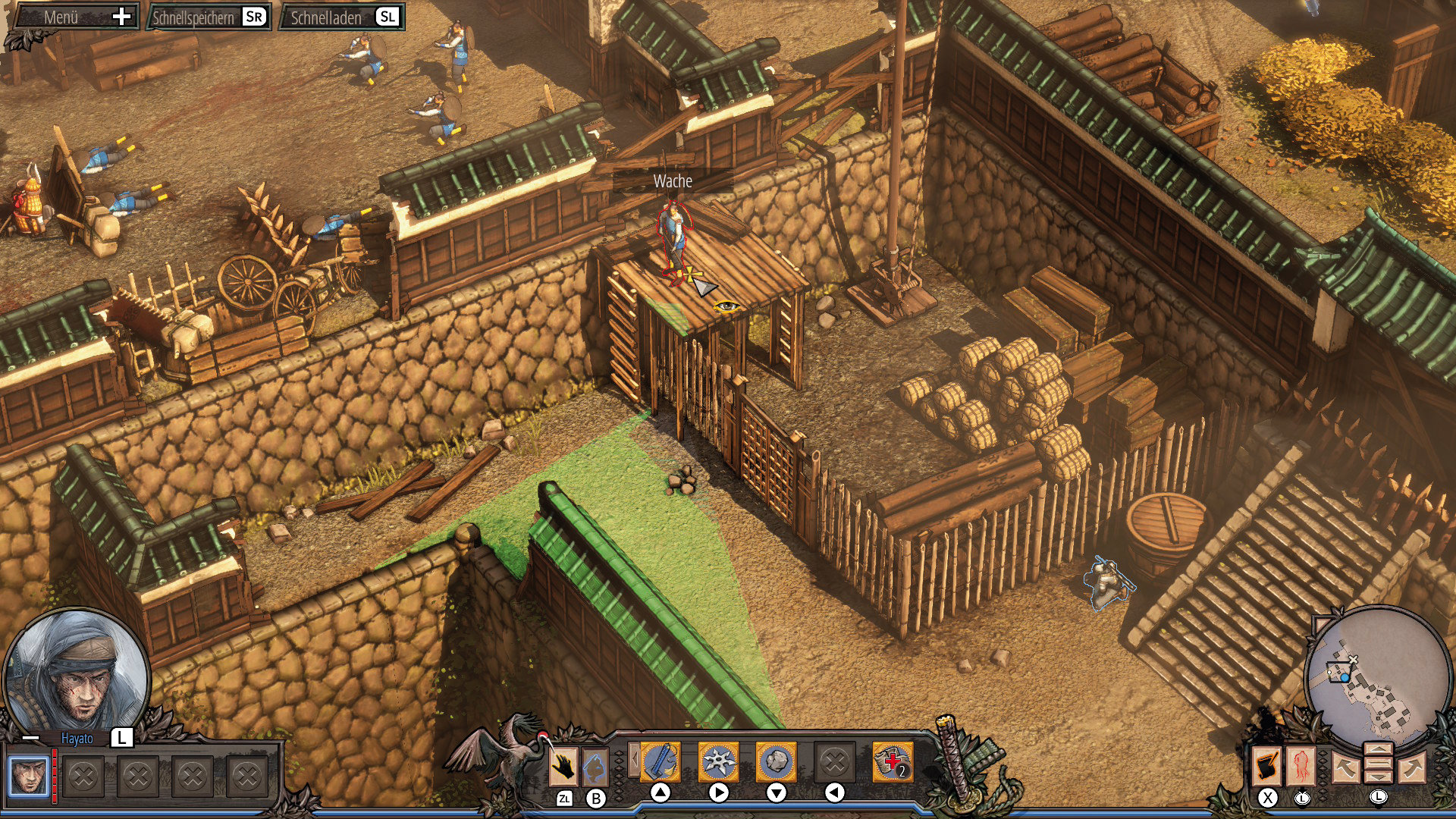The image size is (1456, 819).
Task: Click Schnellspeichern to quick save
Action: [209, 17]
